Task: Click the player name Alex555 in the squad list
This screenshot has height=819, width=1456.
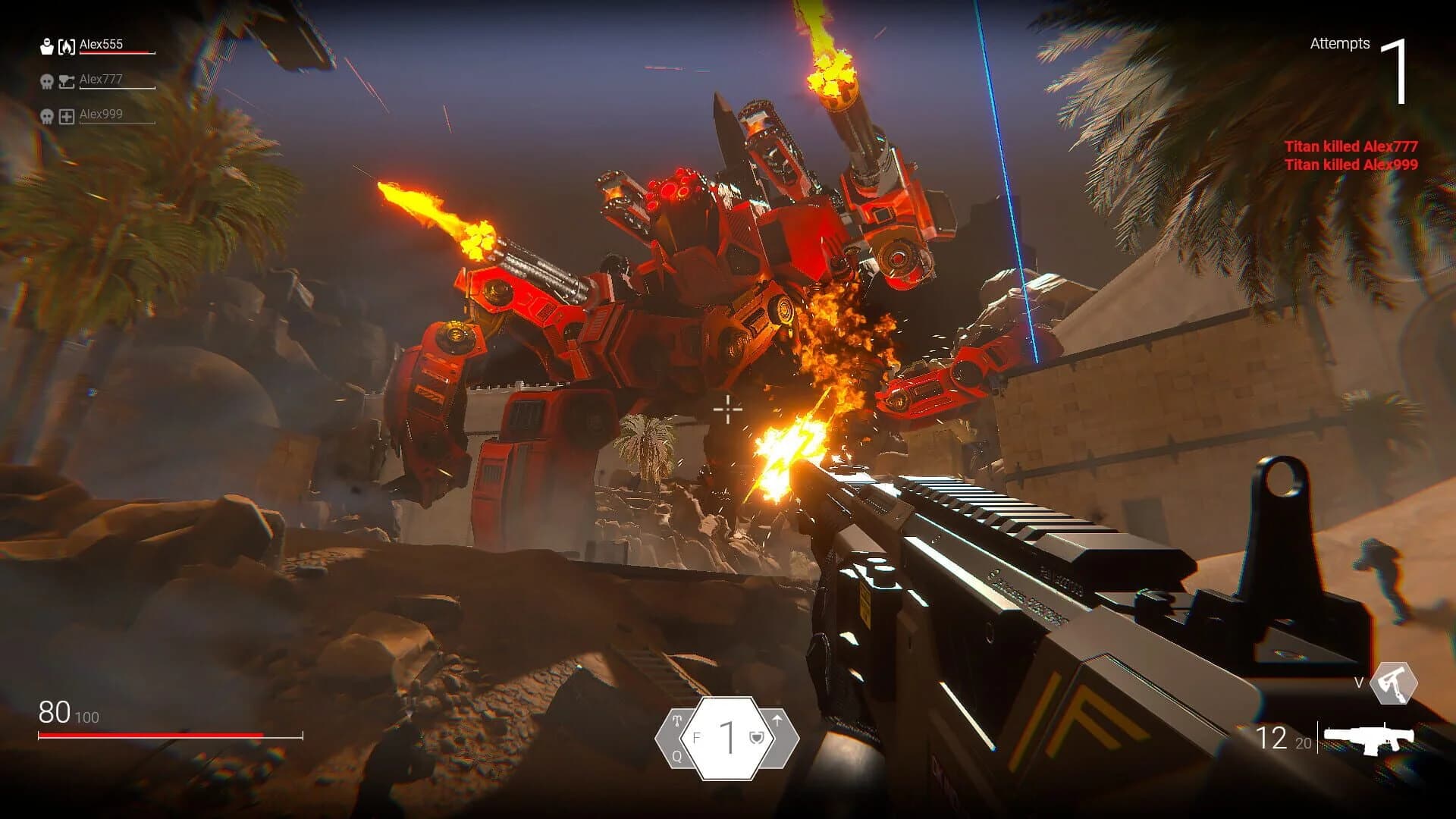Action: point(100,45)
